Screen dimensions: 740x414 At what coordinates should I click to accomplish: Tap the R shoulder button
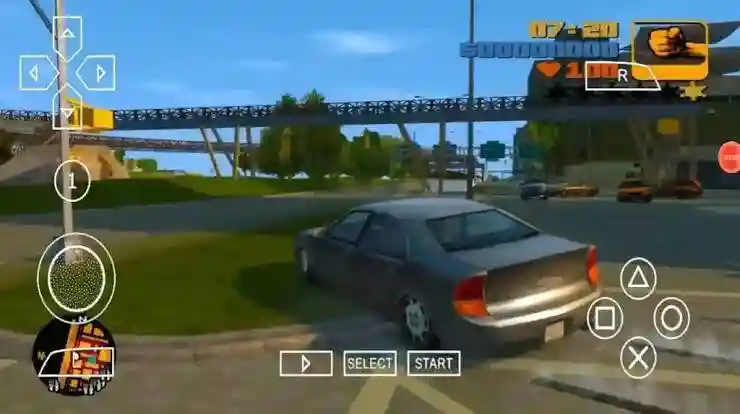pyautogui.click(x=622, y=73)
